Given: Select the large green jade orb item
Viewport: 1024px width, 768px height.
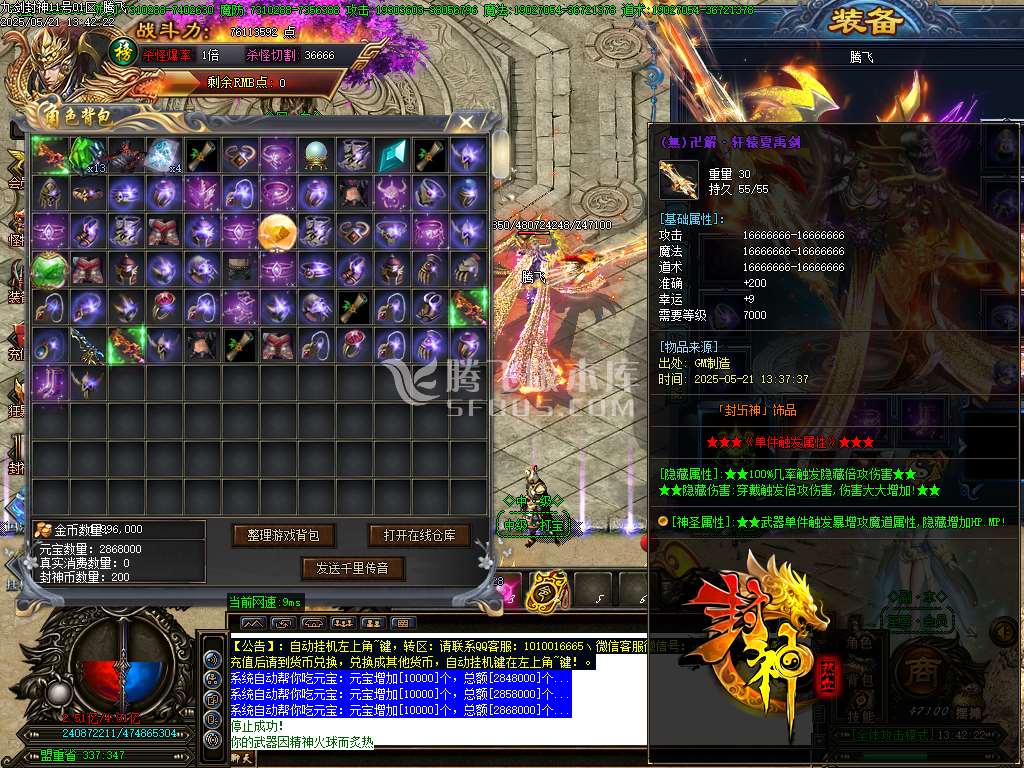Looking at the screenshot, I should pyautogui.click(x=49, y=270).
